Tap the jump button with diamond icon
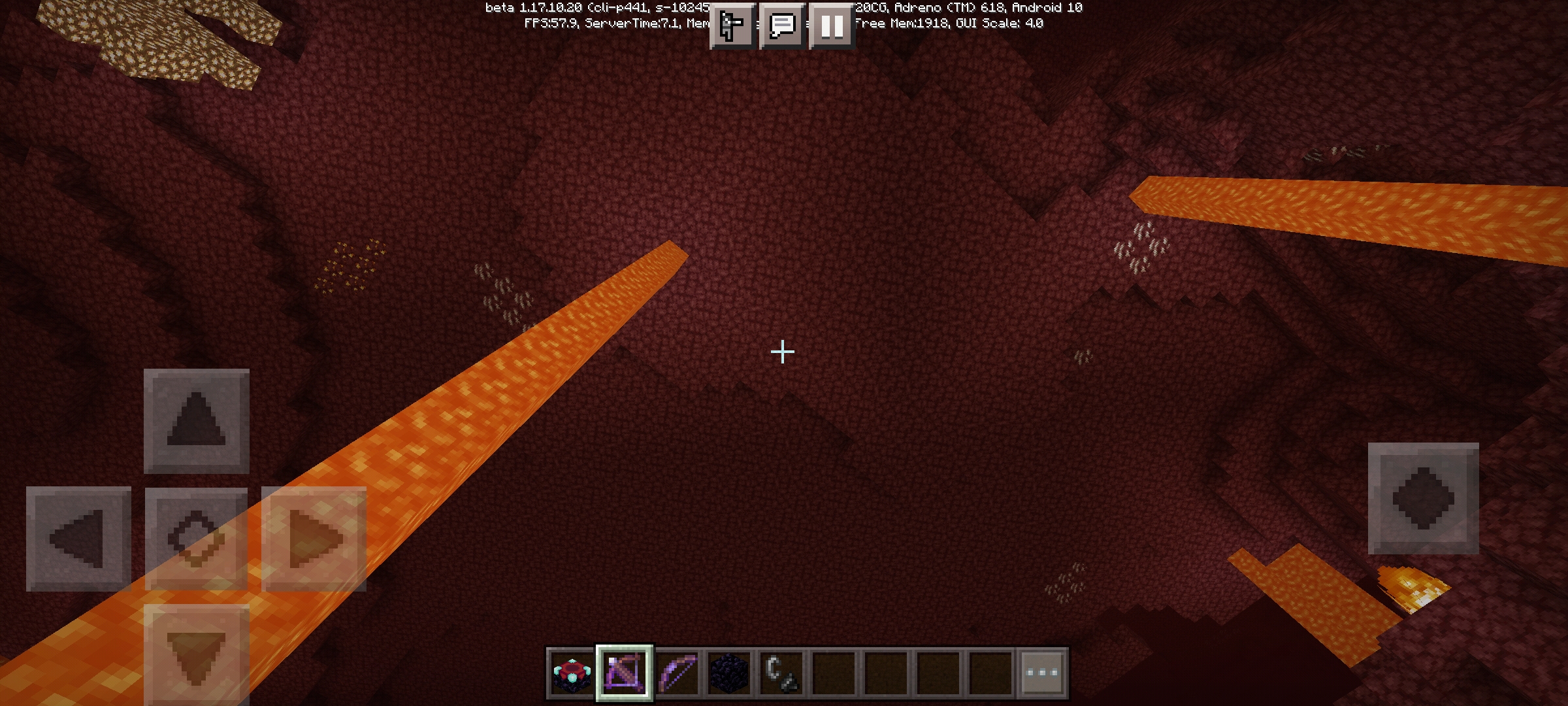 pyautogui.click(x=1423, y=498)
